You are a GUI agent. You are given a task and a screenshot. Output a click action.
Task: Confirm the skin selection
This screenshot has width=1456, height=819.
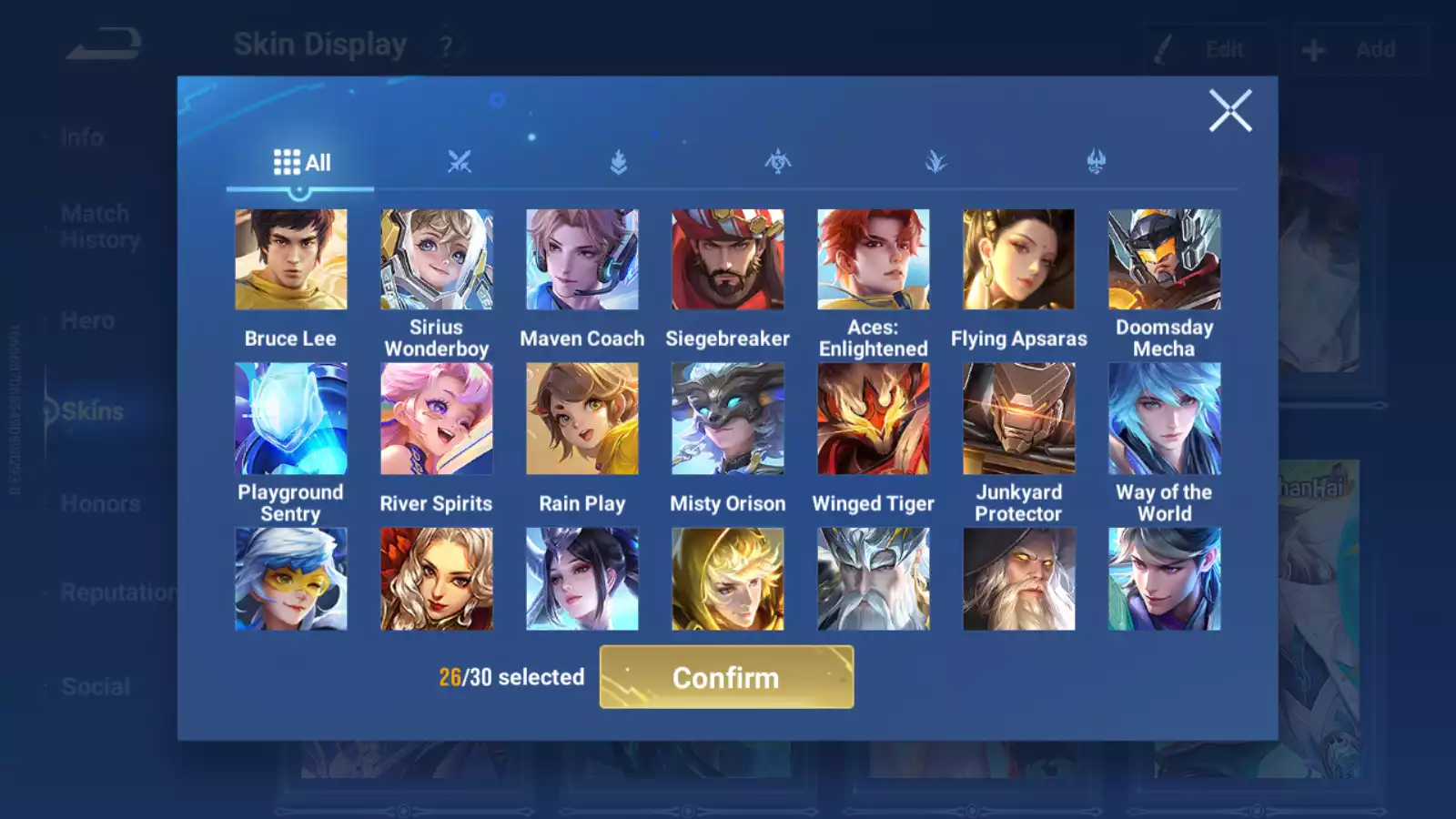726,677
